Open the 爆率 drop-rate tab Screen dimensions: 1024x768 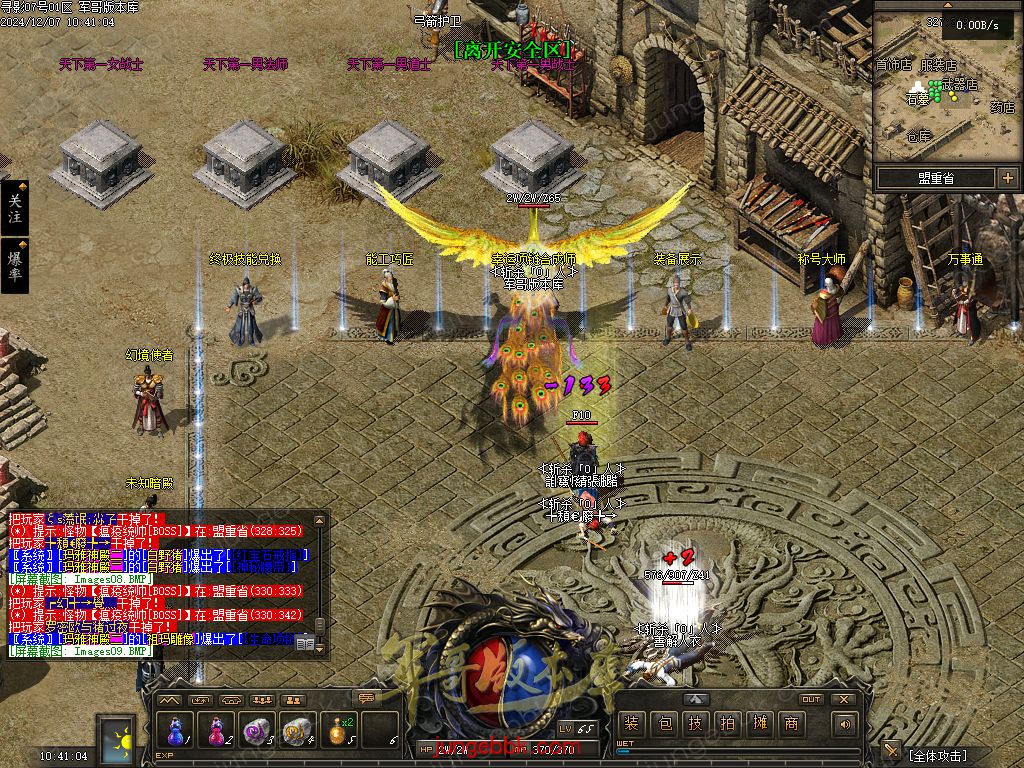point(14,265)
